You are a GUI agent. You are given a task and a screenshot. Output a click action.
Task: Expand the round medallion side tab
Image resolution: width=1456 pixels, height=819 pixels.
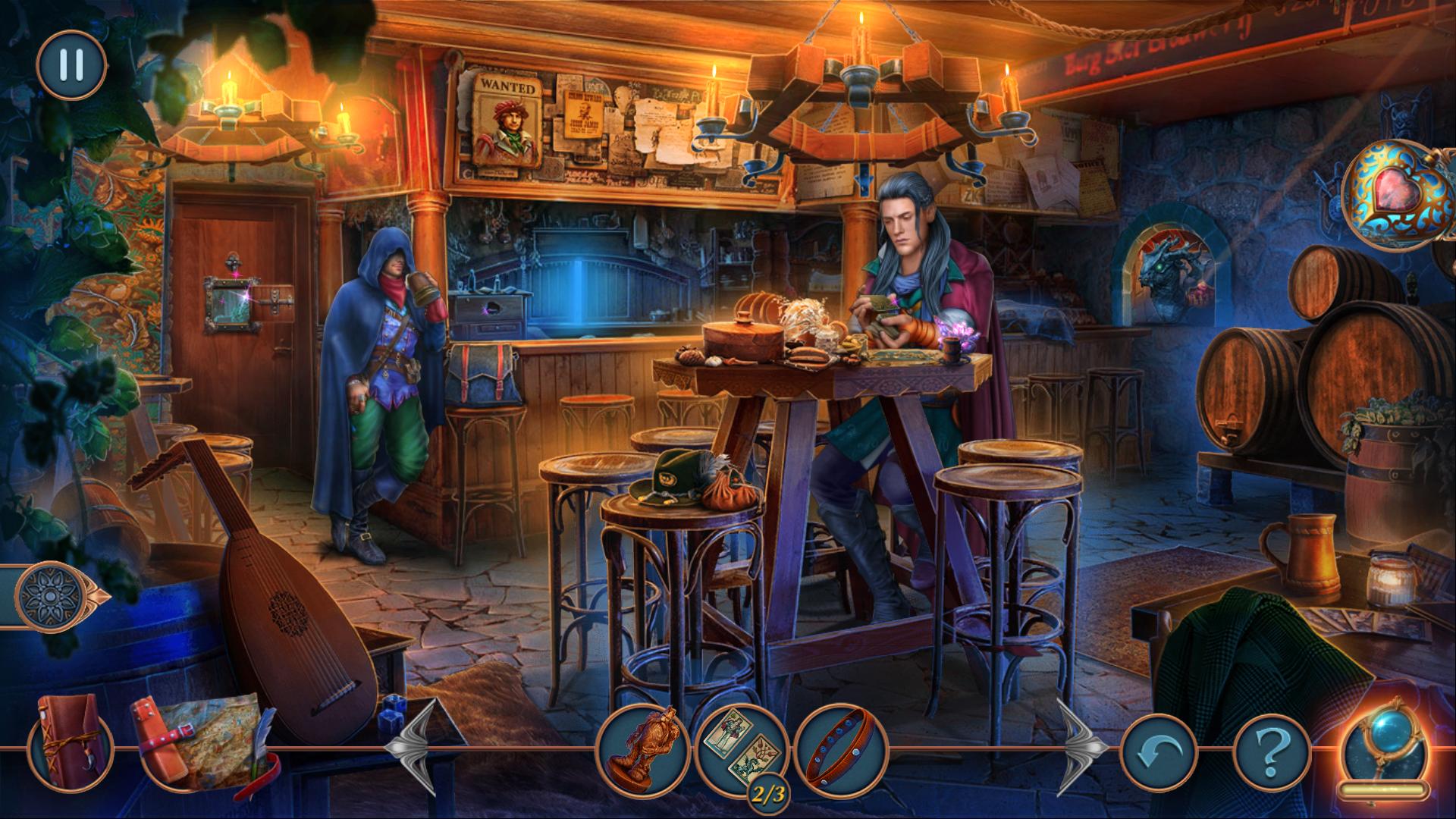[x=52, y=595]
